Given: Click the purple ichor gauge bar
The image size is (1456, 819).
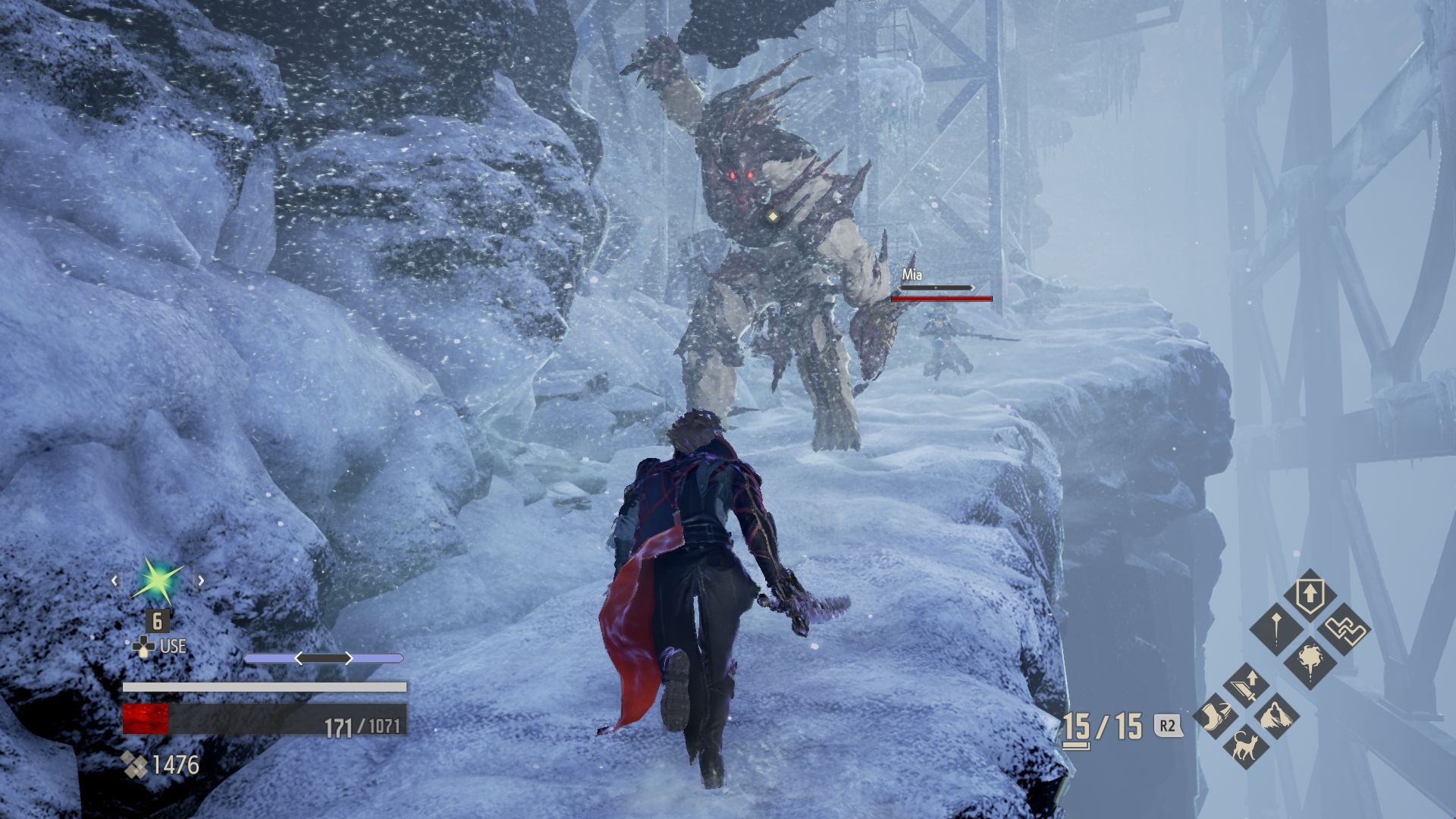Looking at the screenshot, I should pos(323,658).
